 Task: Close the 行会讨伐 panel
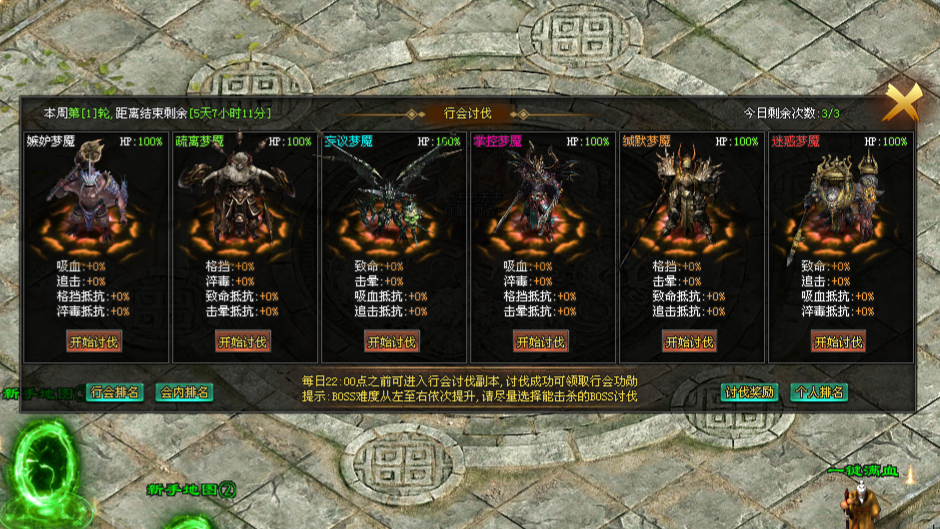click(901, 103)
